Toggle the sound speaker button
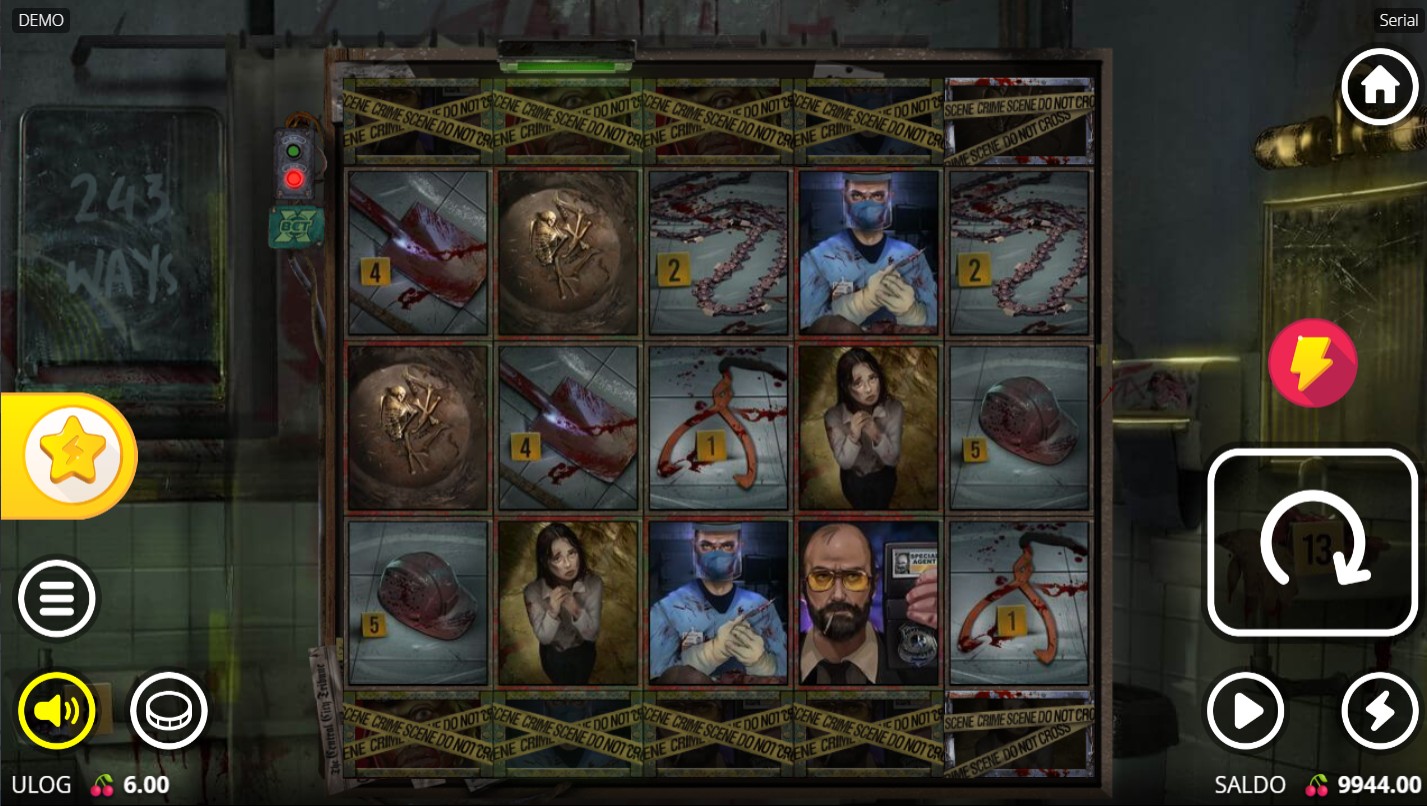 [x=56, y=711]
